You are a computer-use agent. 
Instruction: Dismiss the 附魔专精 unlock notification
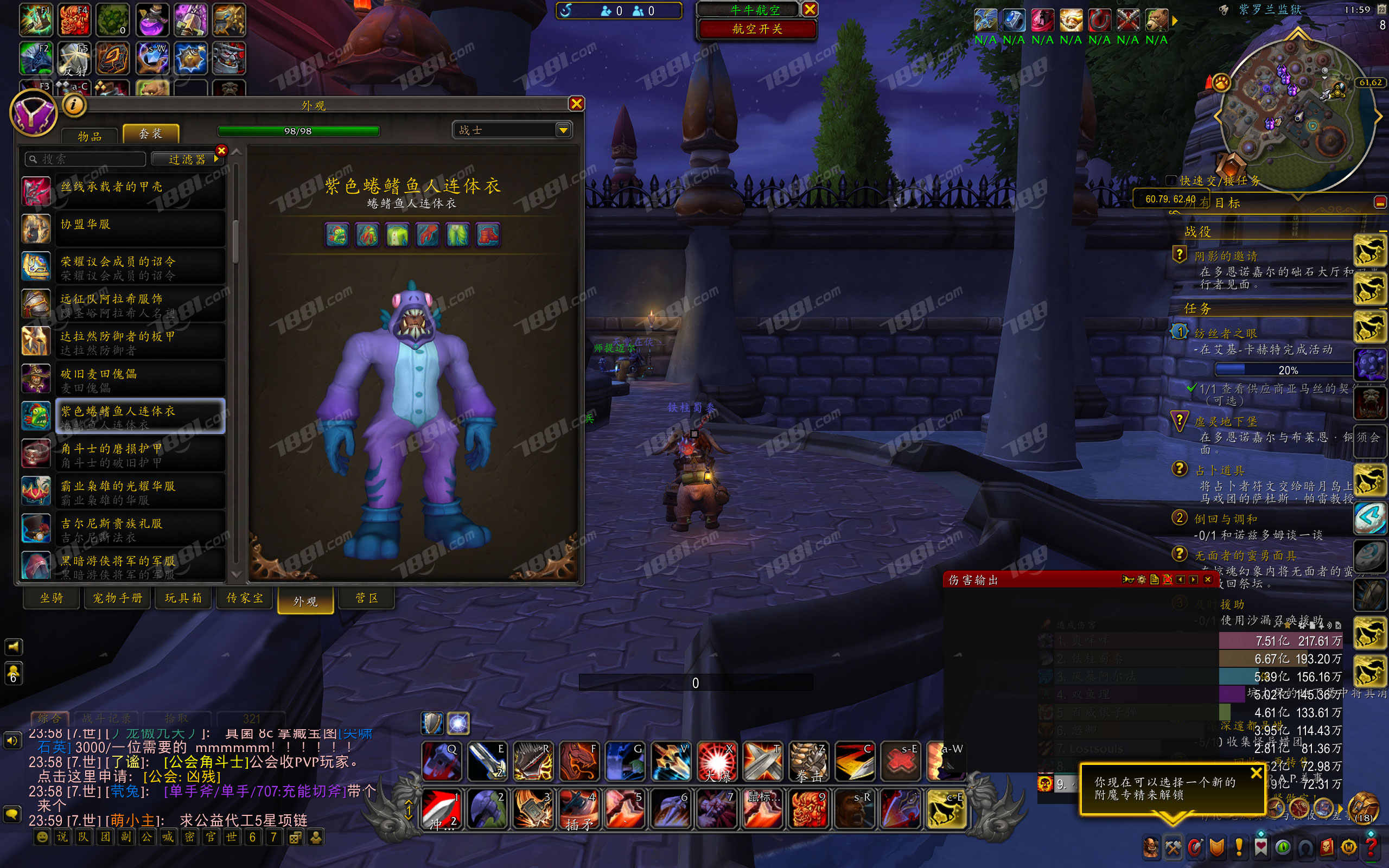[1256, 773]
